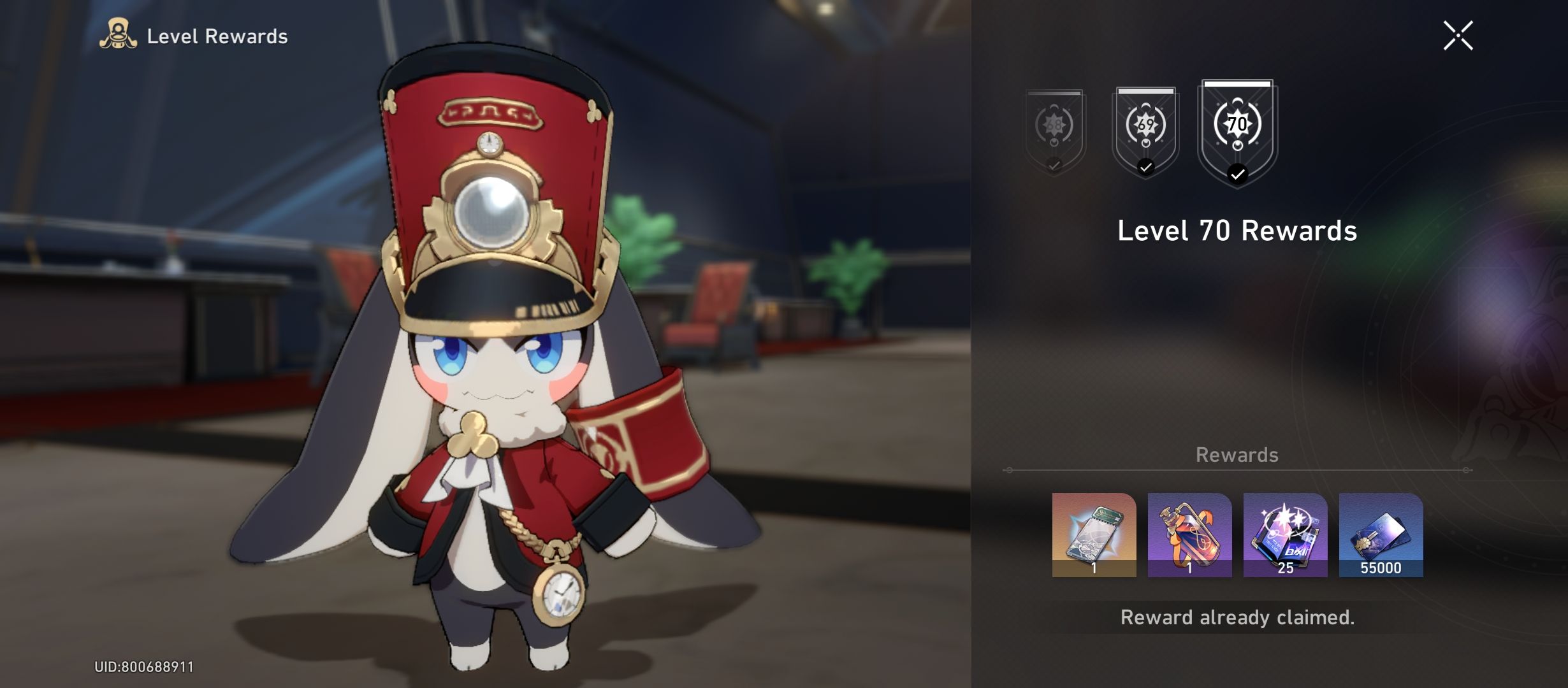
Task: Click the Level Rewards icon beside the title
Action: point(119,35)
